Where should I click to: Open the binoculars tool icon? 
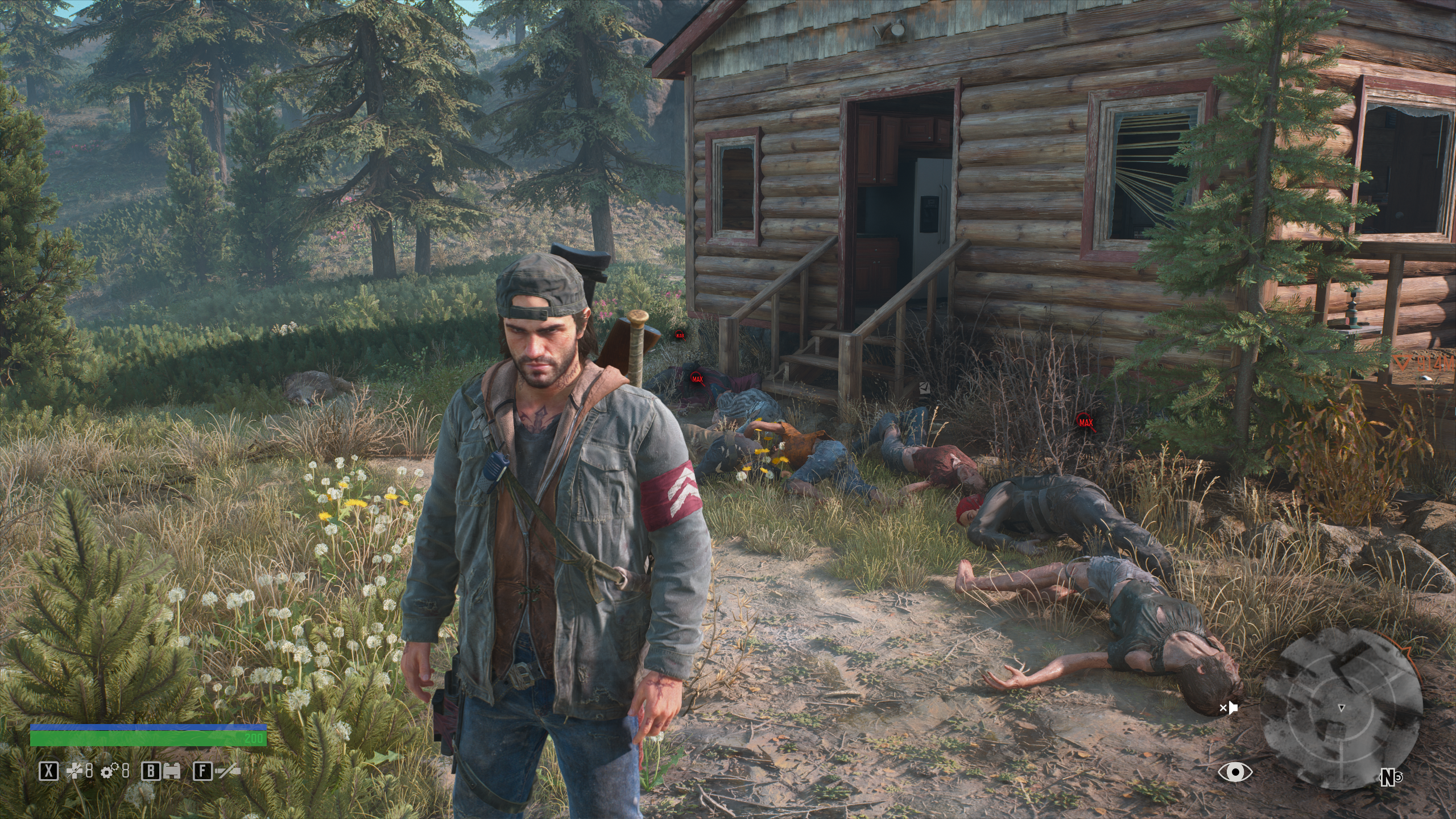click(x=172, y=771)
